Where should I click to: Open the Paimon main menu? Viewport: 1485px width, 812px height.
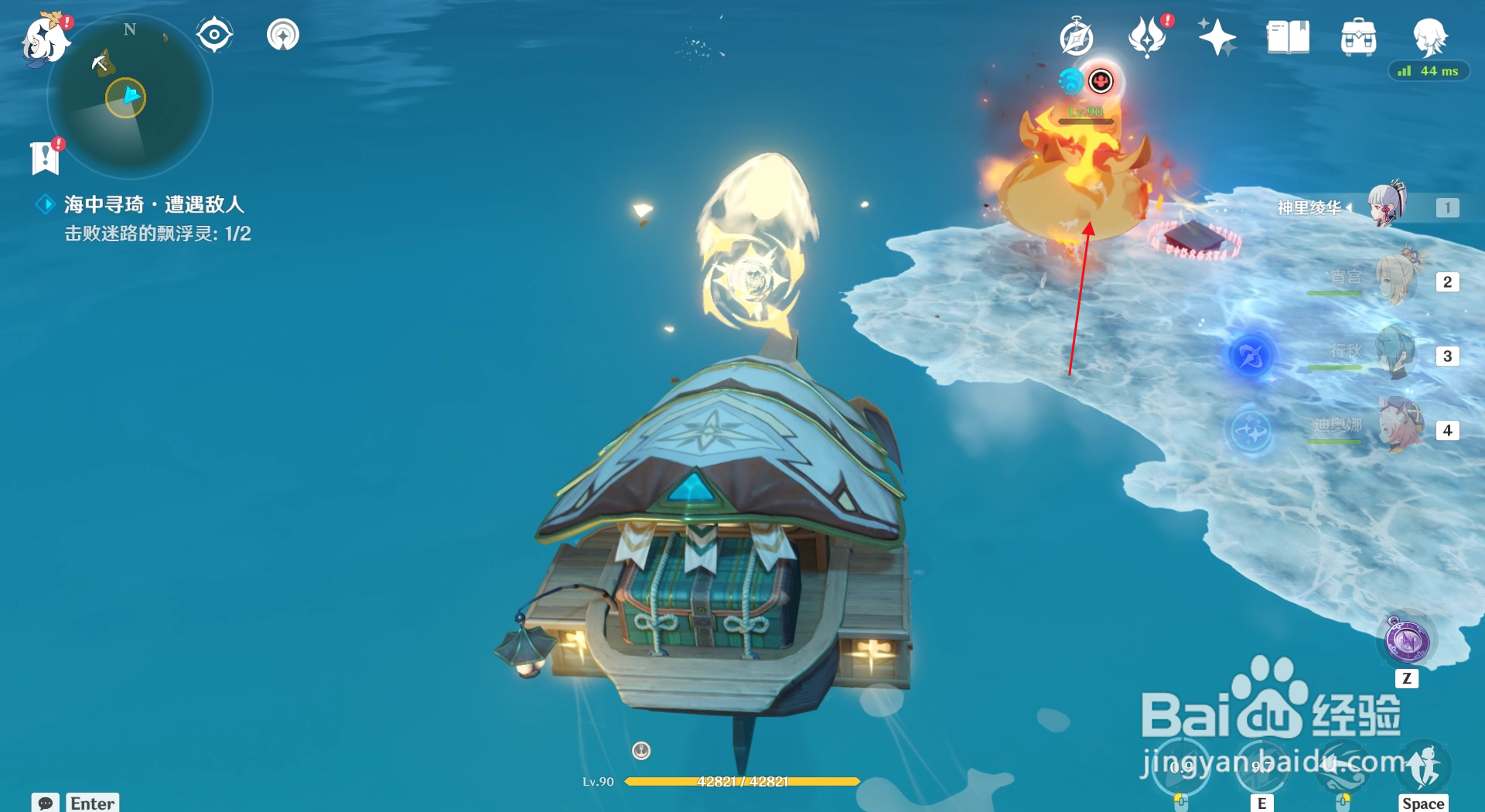coord(45,39)
